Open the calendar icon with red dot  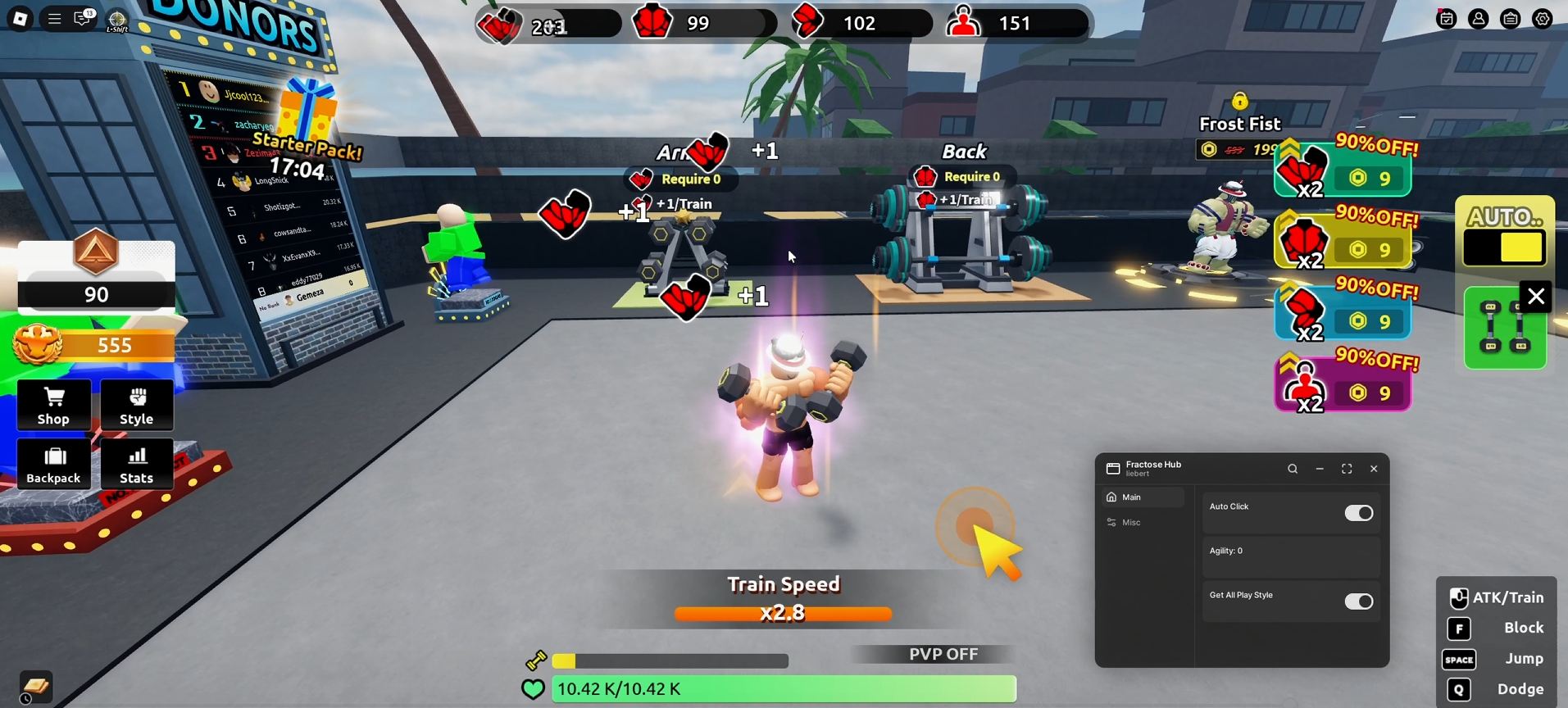(1447, 19)
